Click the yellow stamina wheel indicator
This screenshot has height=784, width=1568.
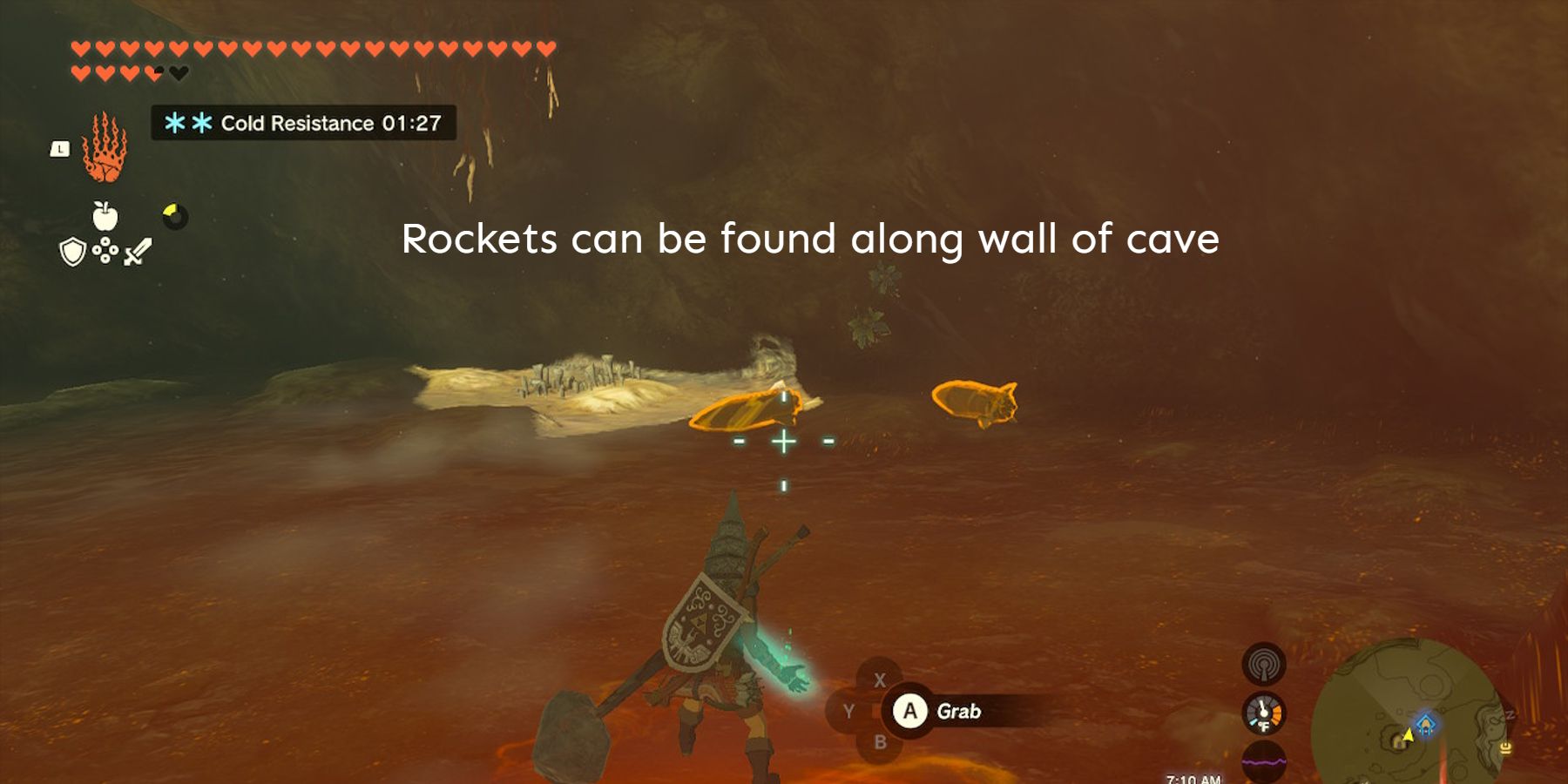coord(172,215)
